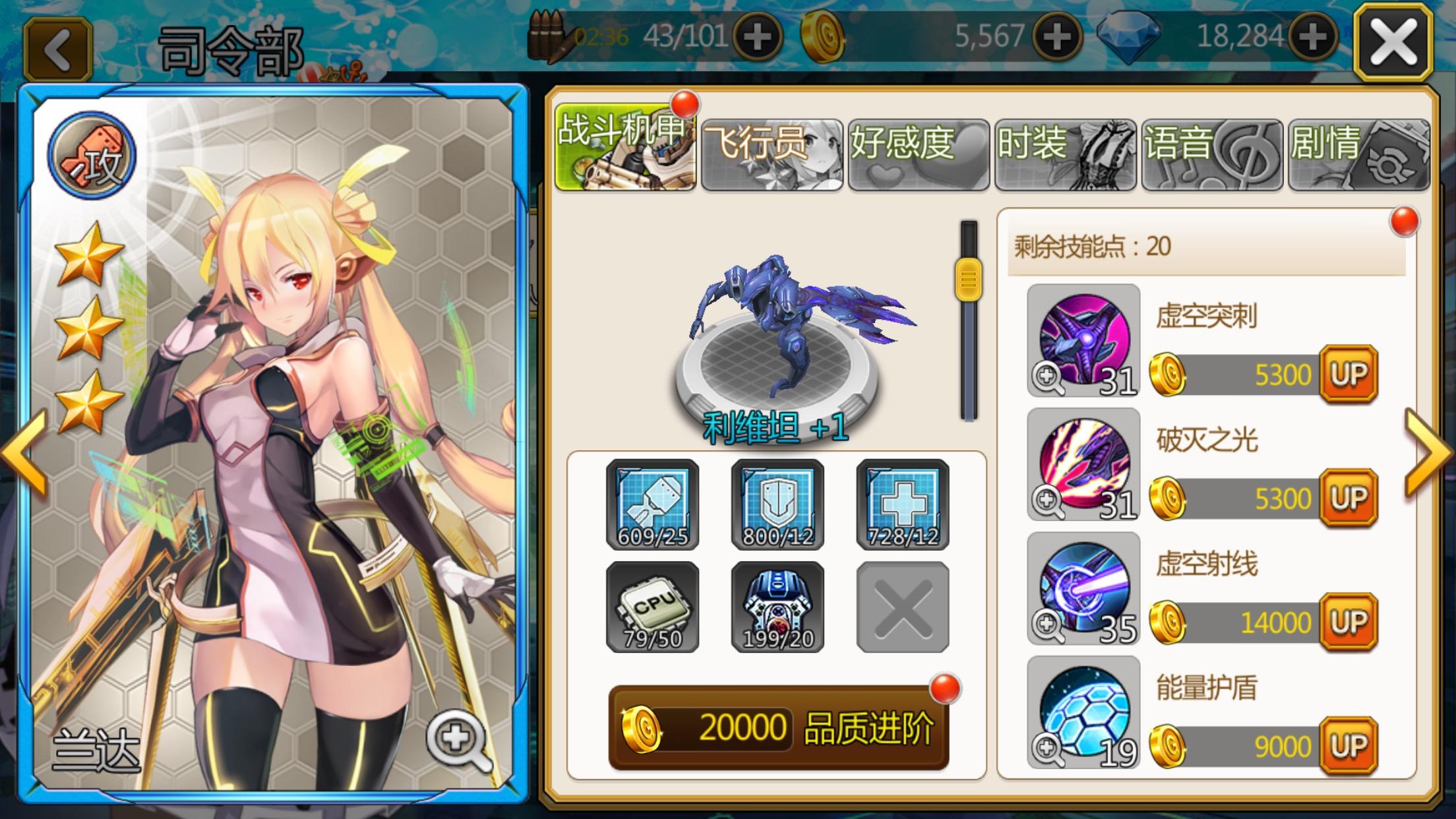Select the CPU chip equipment slot
The width and height of the screenshot is (1456, 819).
tap(652, 607)
